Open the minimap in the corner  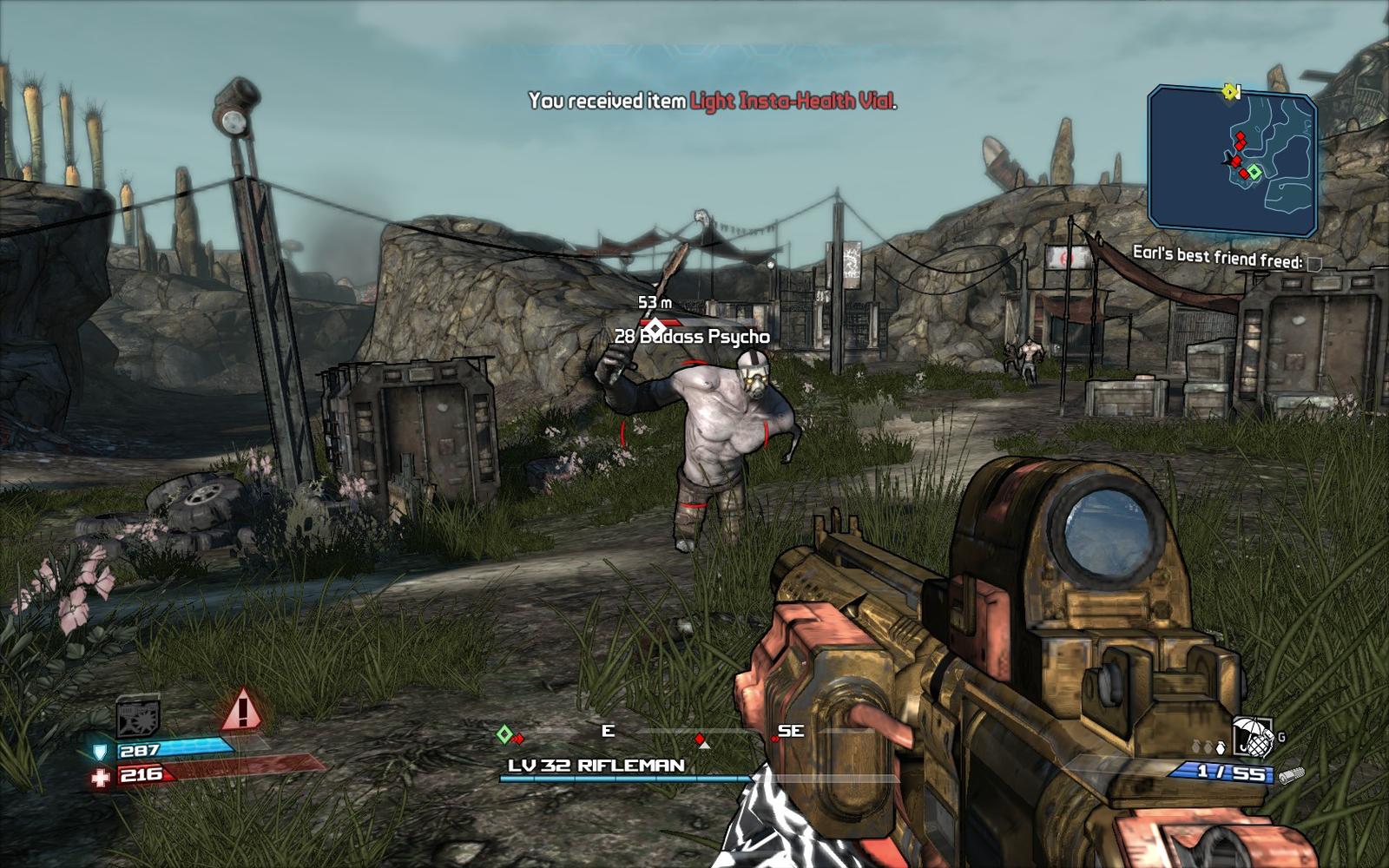point(1232,161)
